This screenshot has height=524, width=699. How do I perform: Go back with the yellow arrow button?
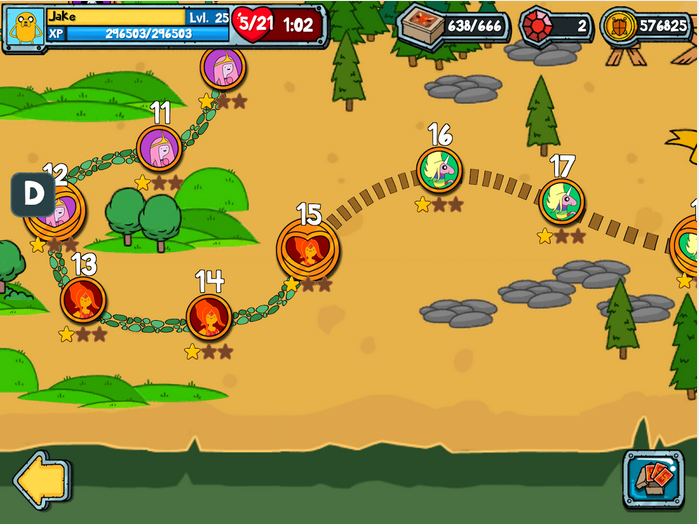41,480
